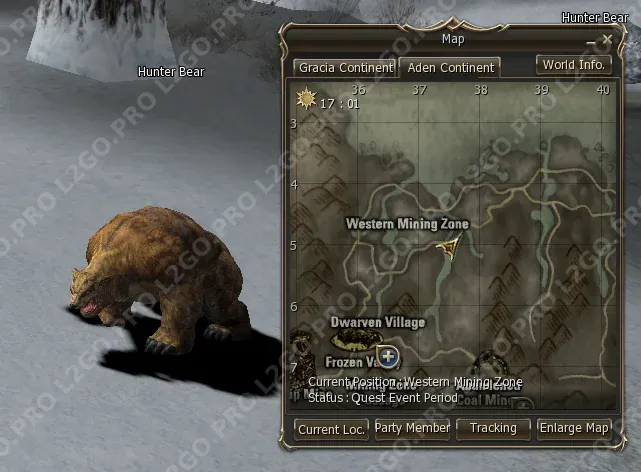
Task: Show current location with Current Loc.
Action: click(331, 429)
